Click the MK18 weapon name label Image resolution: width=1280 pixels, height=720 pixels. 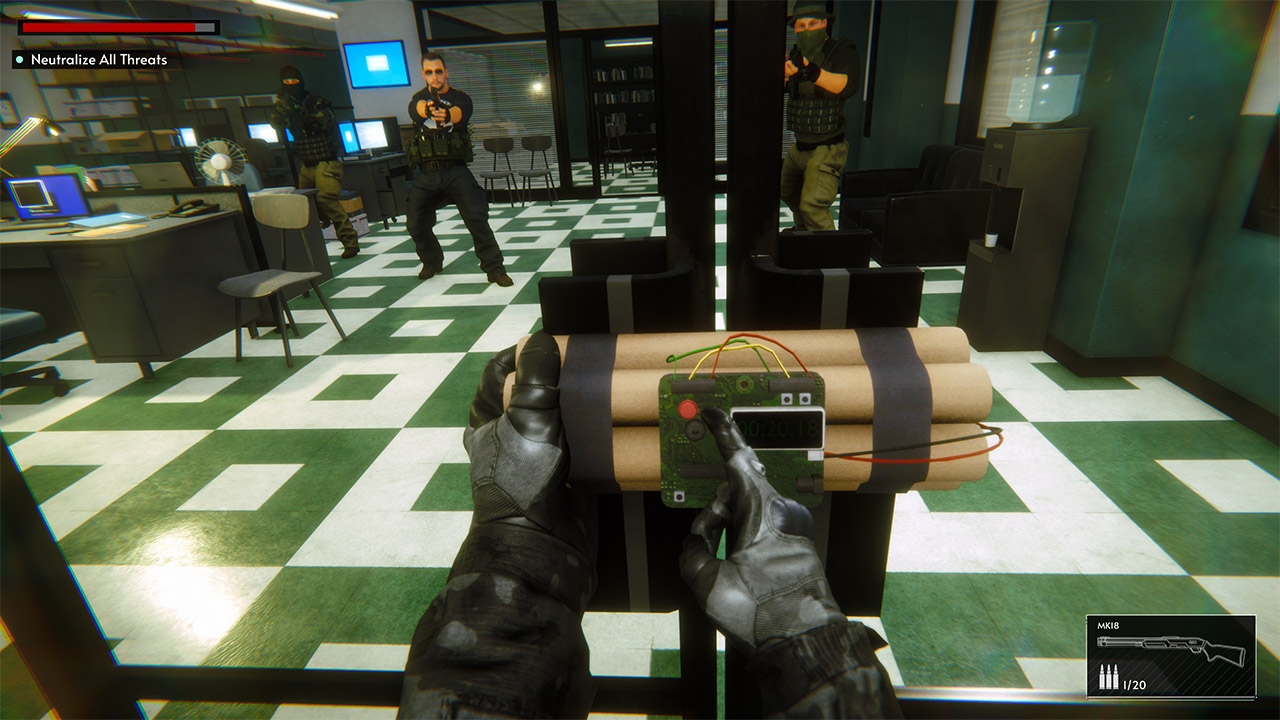[x=1107, y=625]
